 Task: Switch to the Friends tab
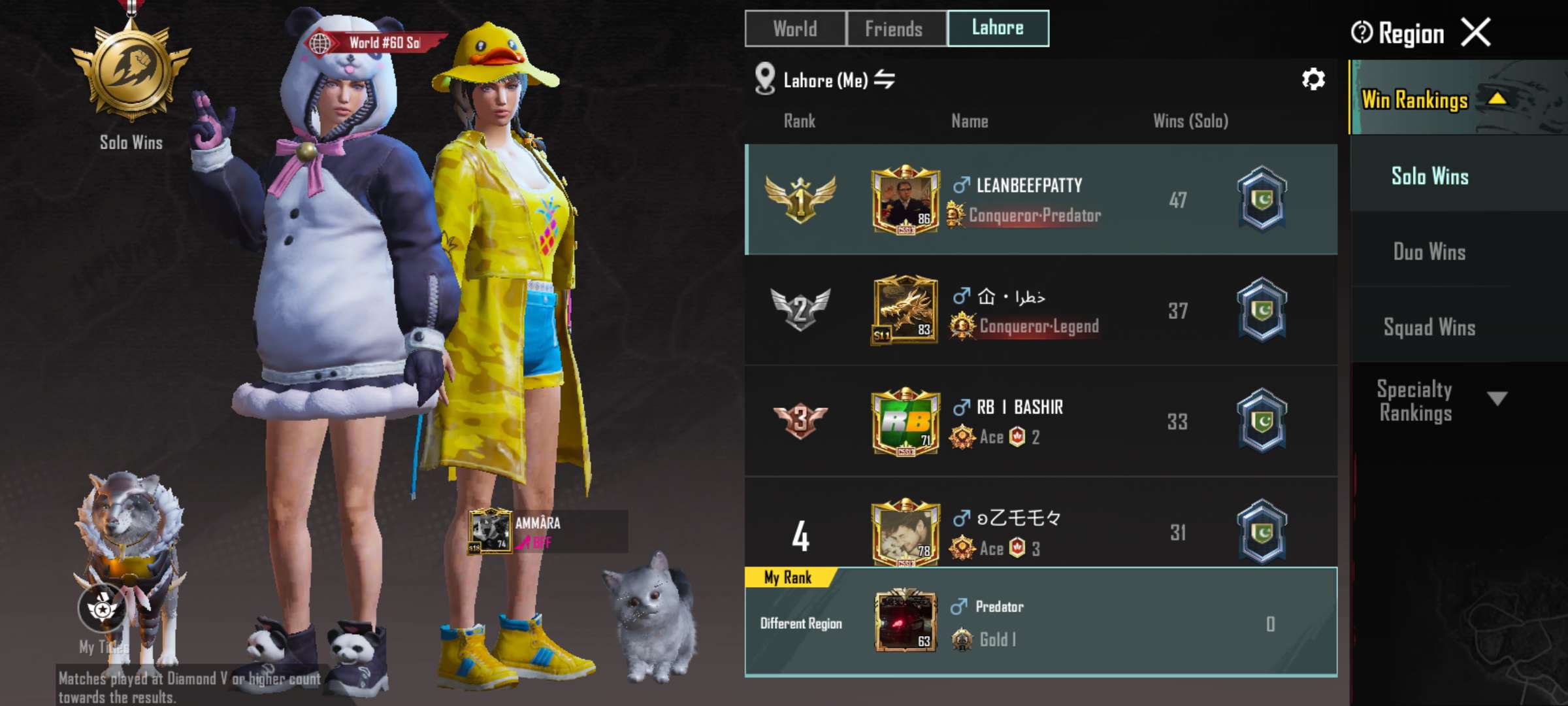tap(894, 29)
